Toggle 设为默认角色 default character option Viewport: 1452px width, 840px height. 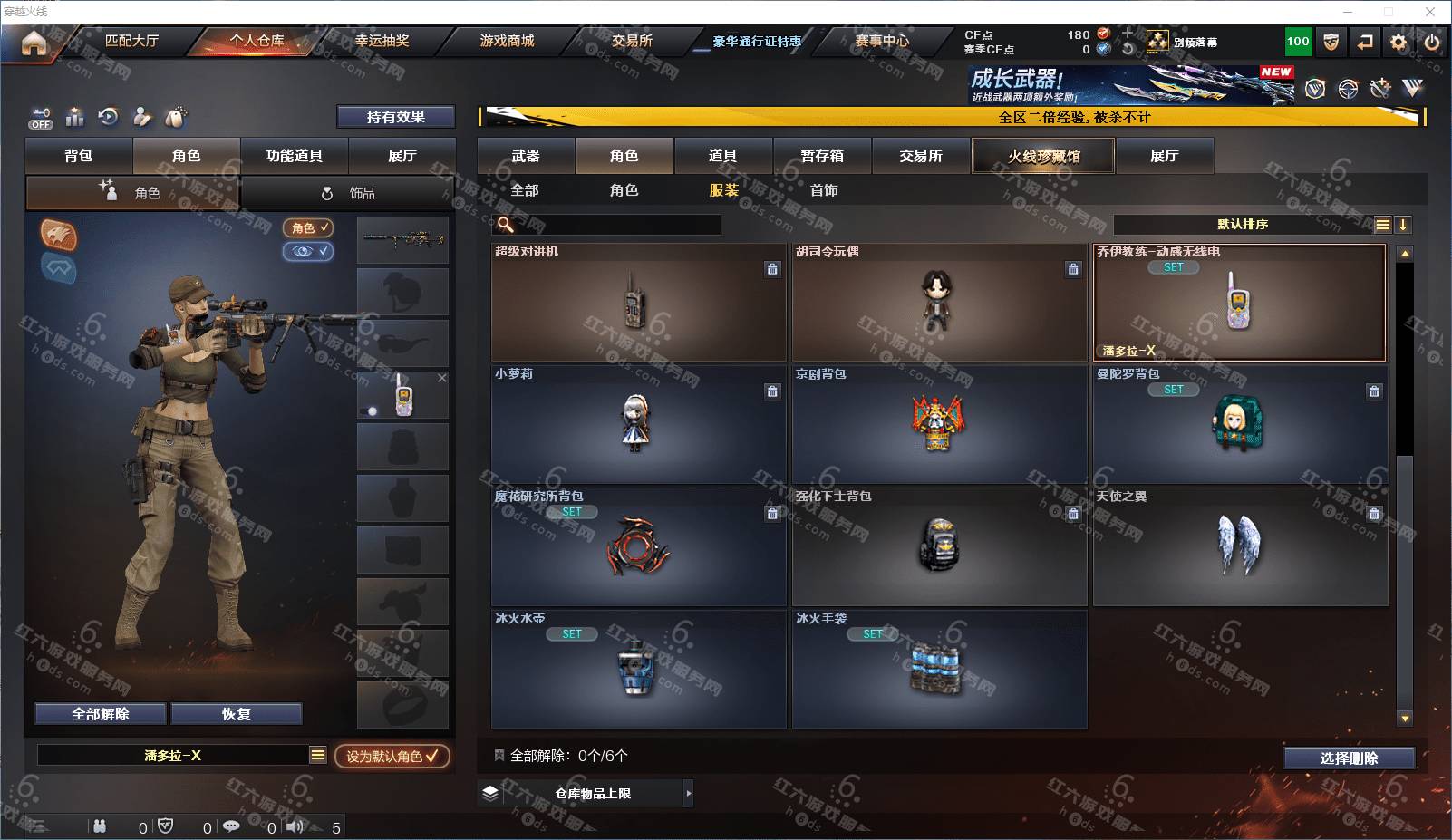click(392, 756)
